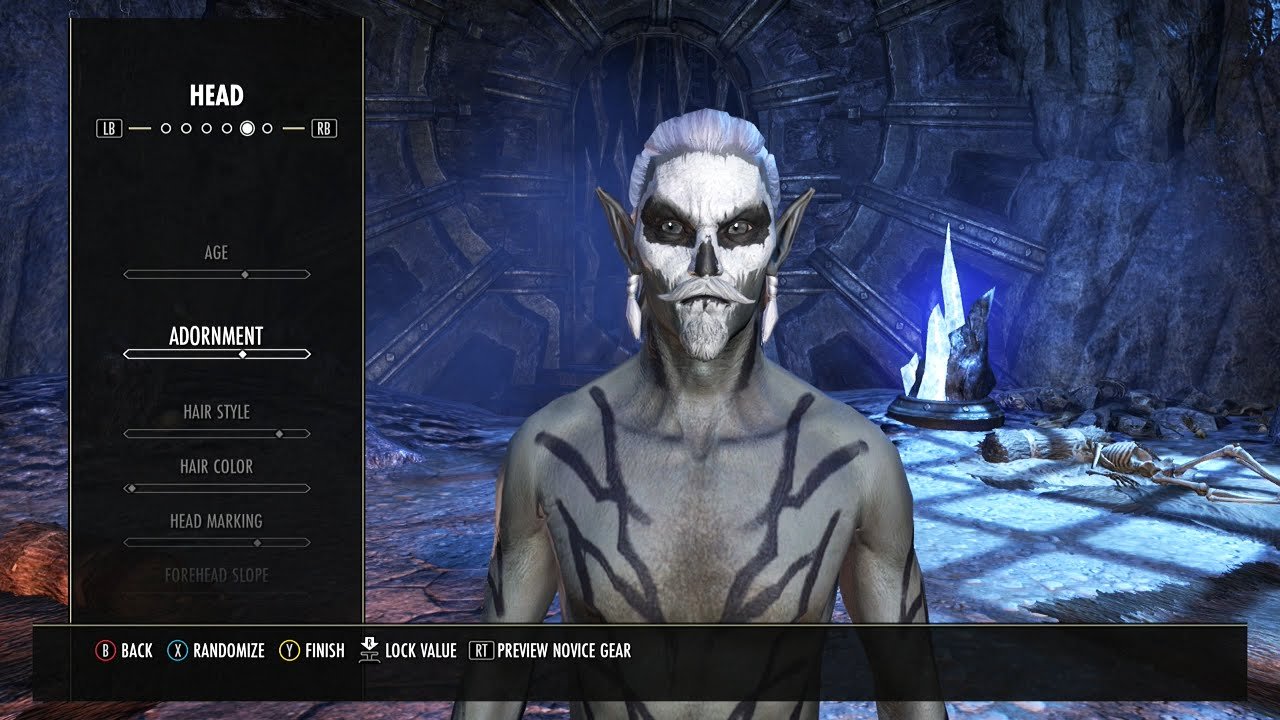Choose the Forehead Slope option

[x=217, y=576]
